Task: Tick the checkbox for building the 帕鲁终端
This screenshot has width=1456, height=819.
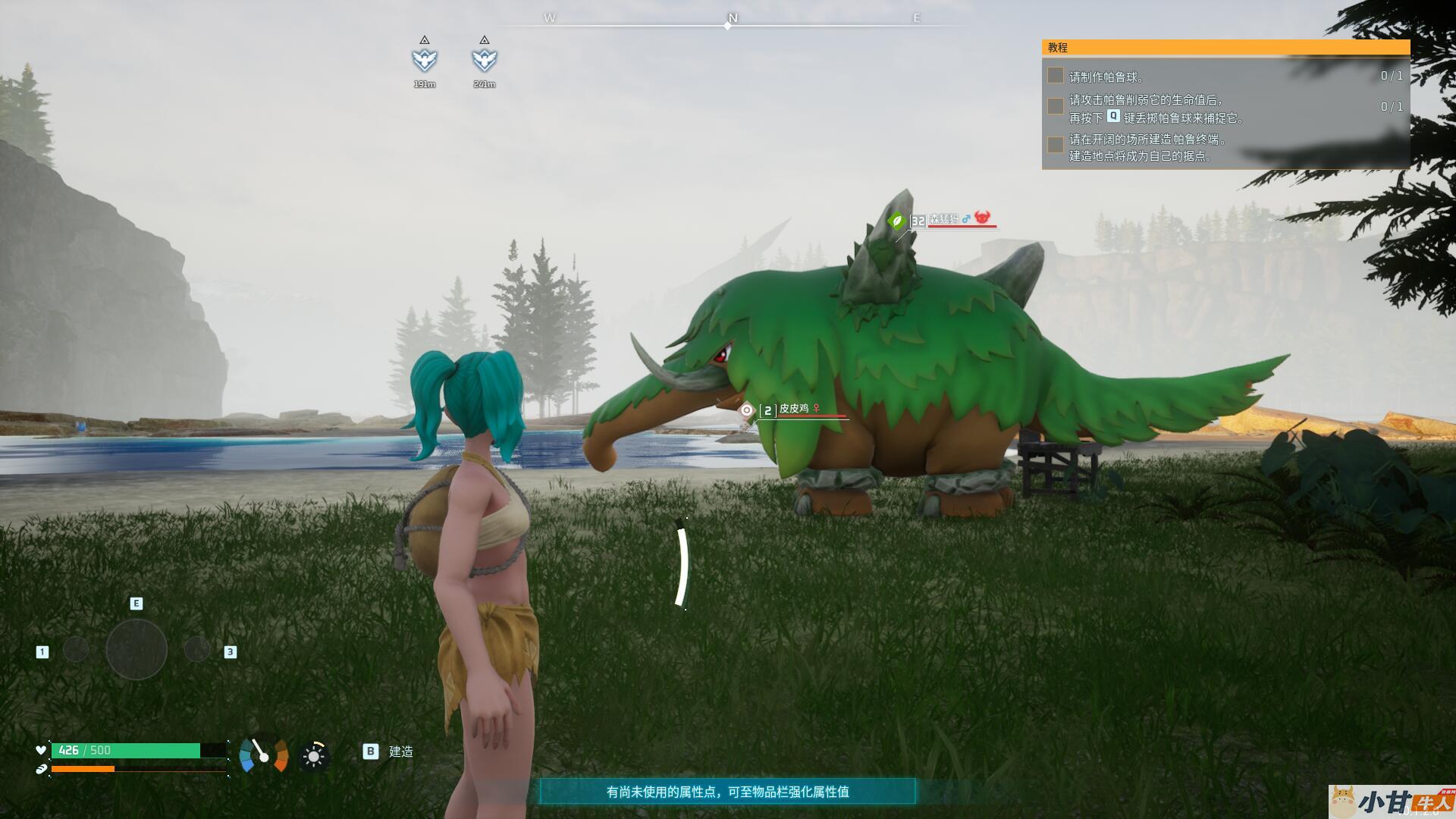Action: [1055, 144]
